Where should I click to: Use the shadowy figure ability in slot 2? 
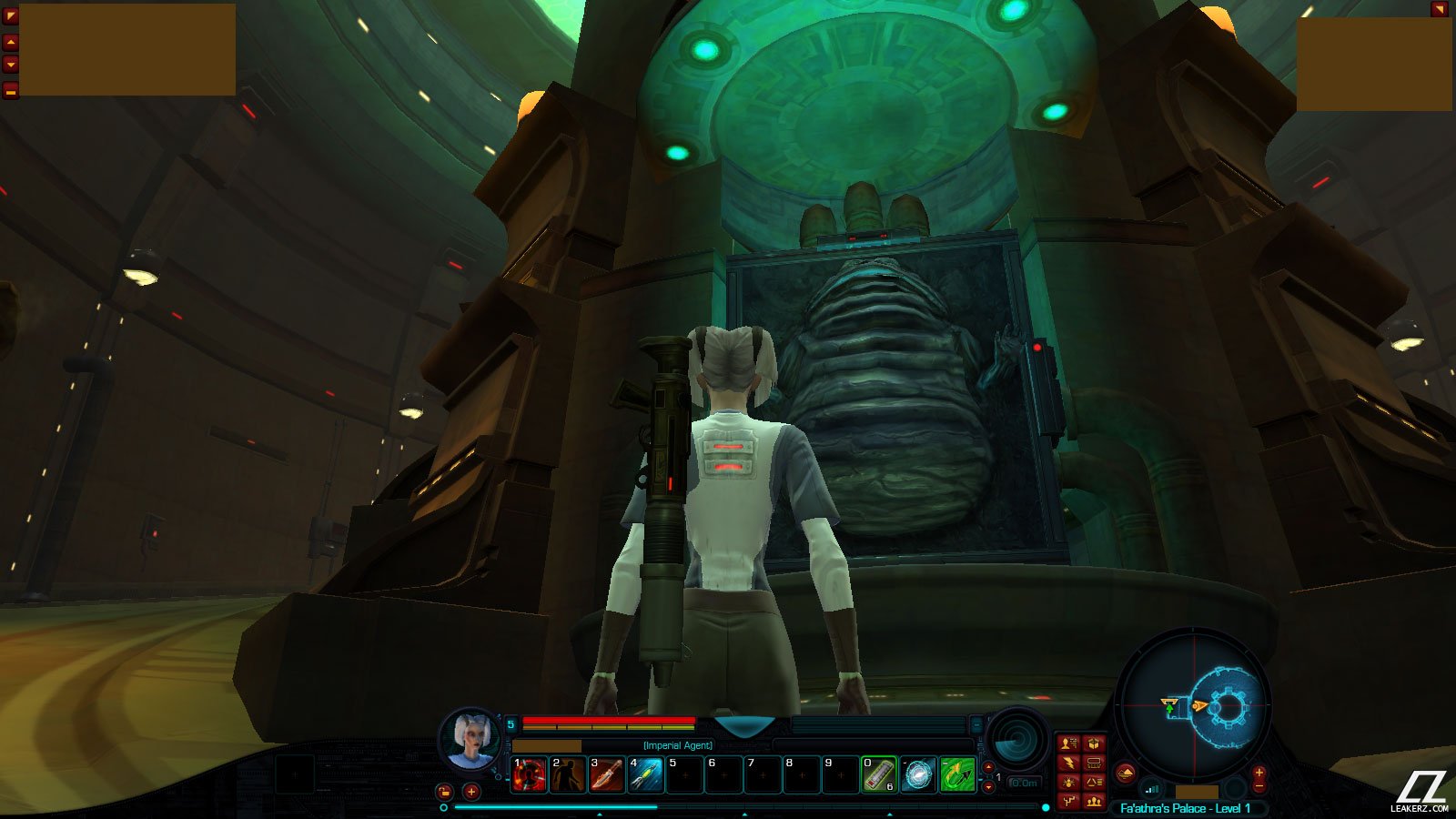click(x=568, y=775)
